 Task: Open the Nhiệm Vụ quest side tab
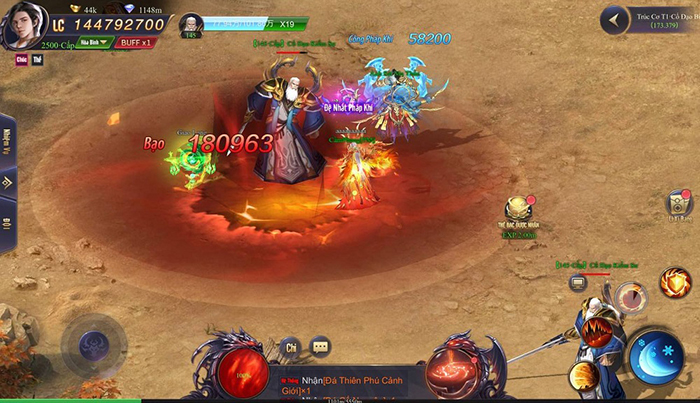[7, 137]
